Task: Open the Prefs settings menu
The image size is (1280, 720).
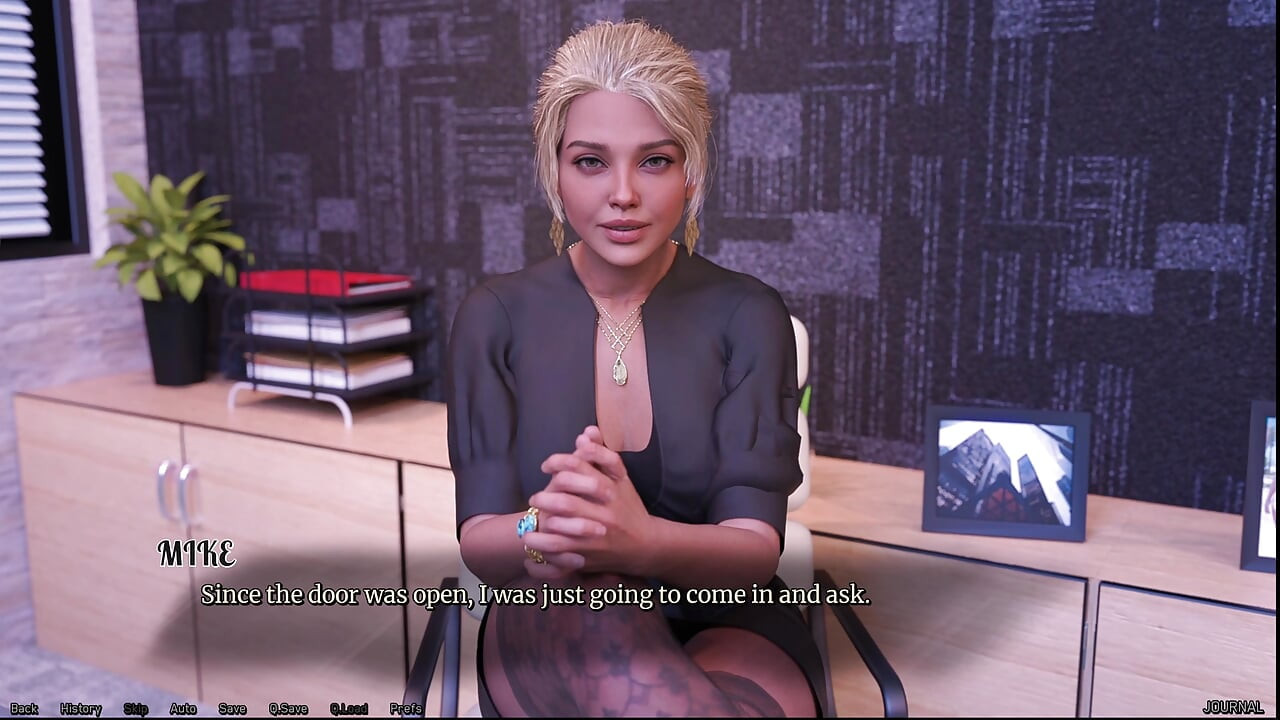Action: point(406,708)
